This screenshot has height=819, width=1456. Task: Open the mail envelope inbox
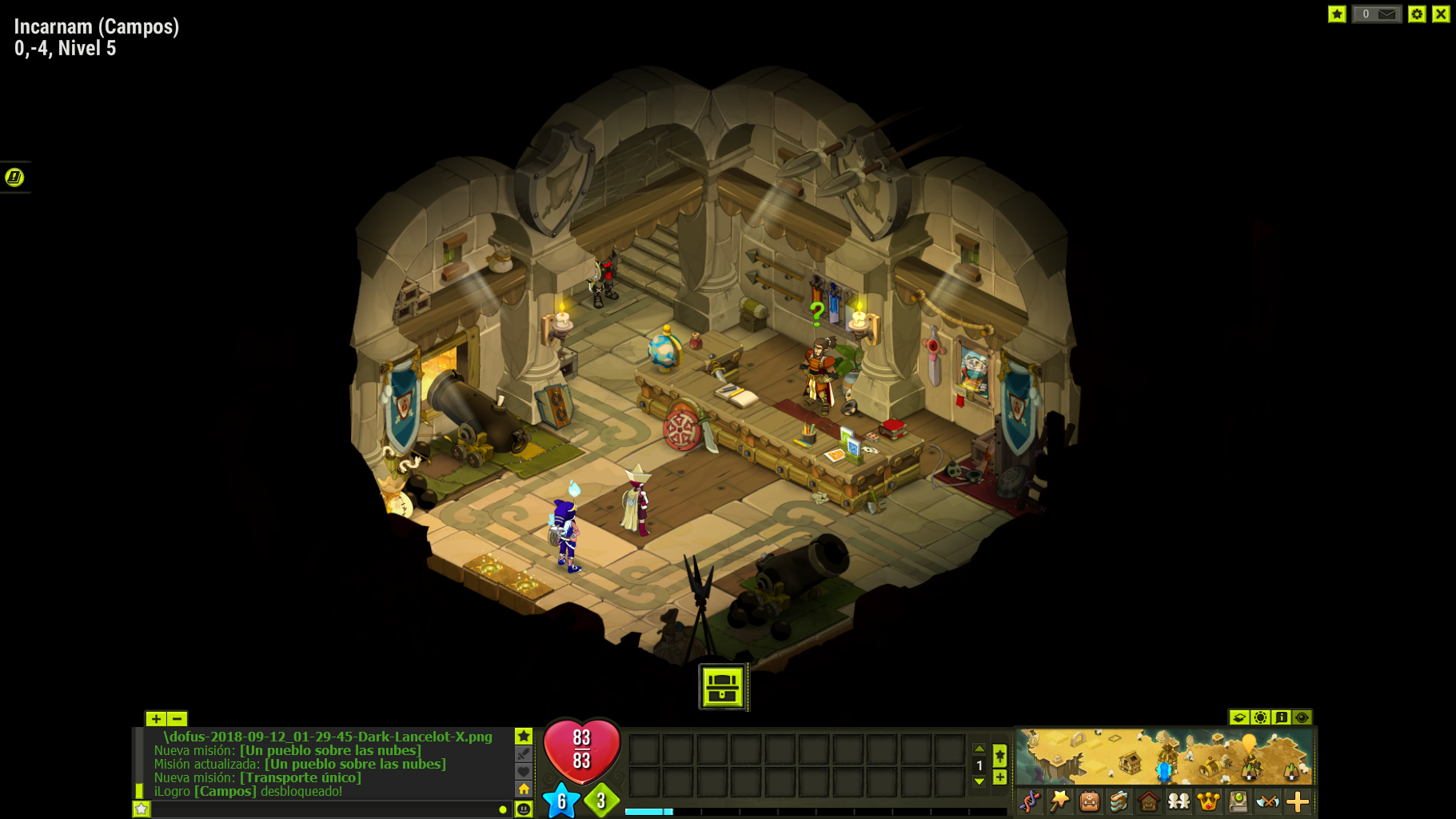[x=1386, y=14]
